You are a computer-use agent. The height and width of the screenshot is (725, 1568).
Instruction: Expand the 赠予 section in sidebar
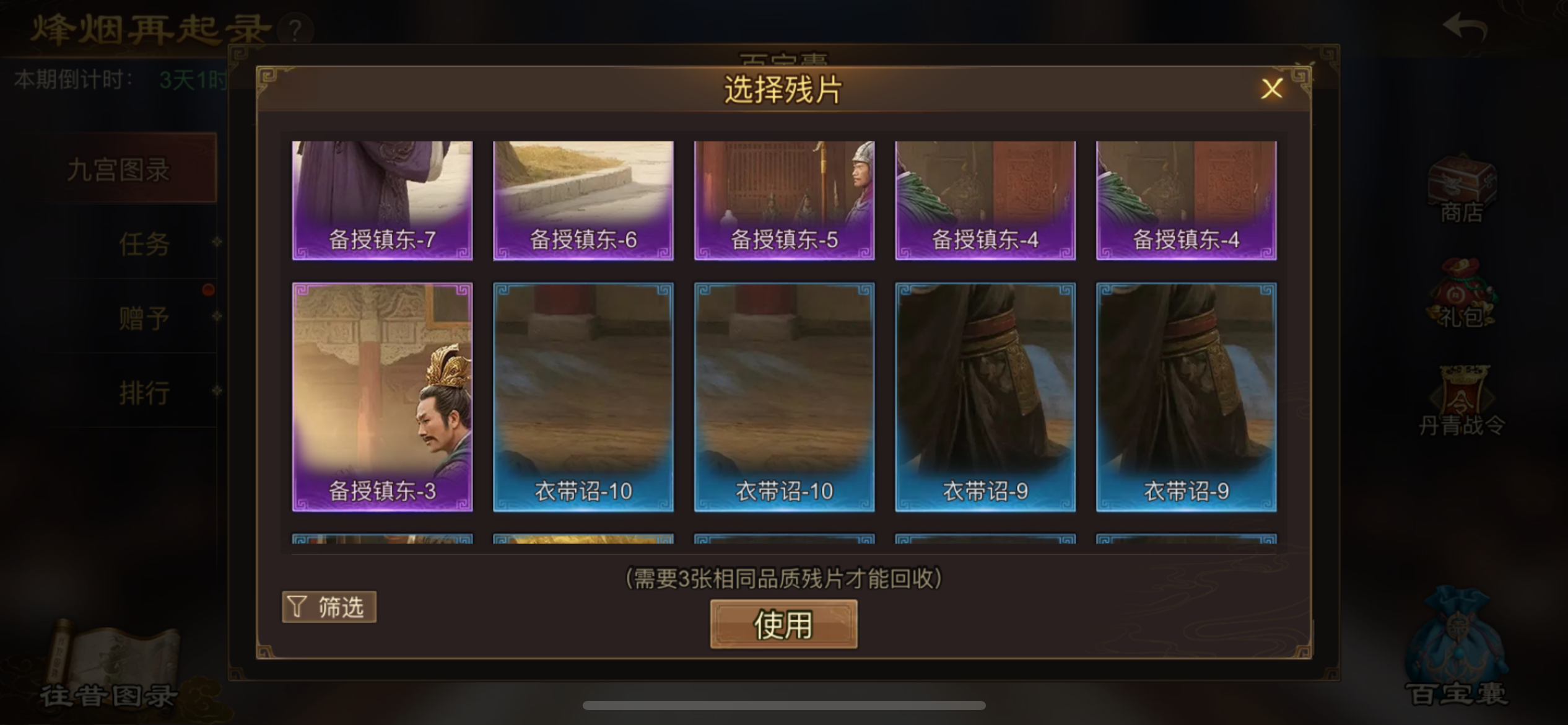click(144, 317)
